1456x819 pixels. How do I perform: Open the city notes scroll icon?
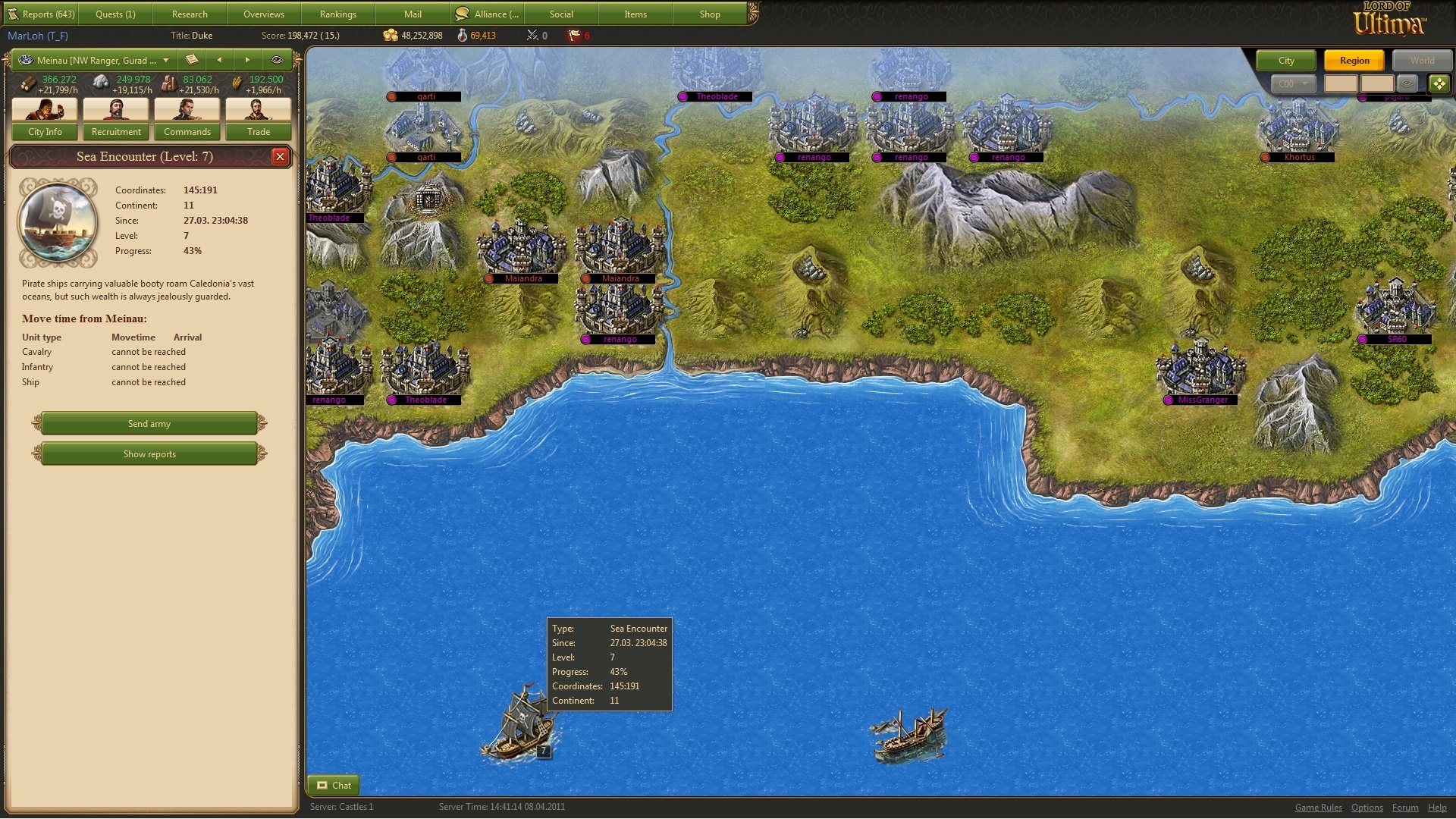[x=192, y=60]
